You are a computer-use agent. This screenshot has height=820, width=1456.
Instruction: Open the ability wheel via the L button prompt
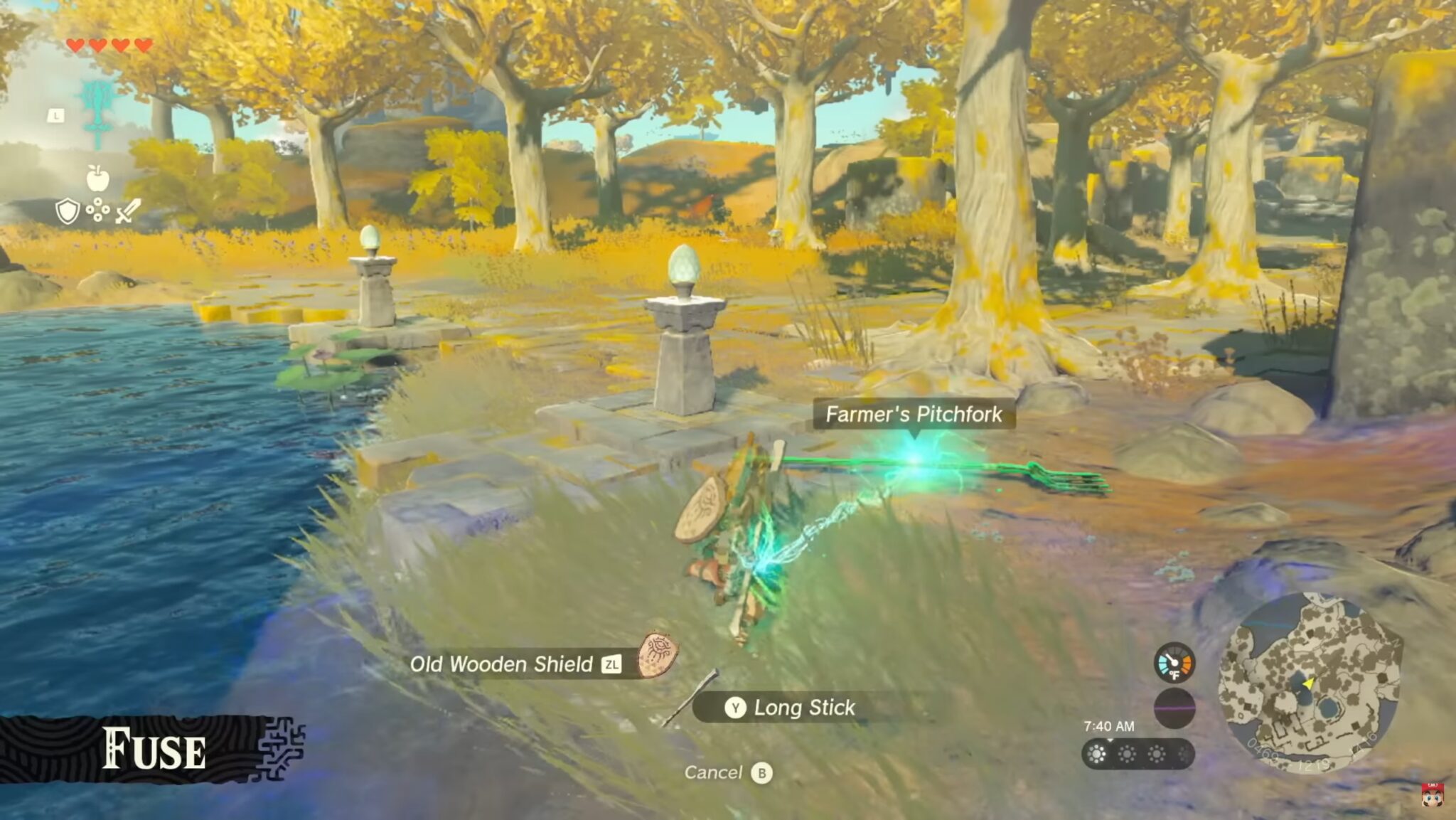coord(55,115)
